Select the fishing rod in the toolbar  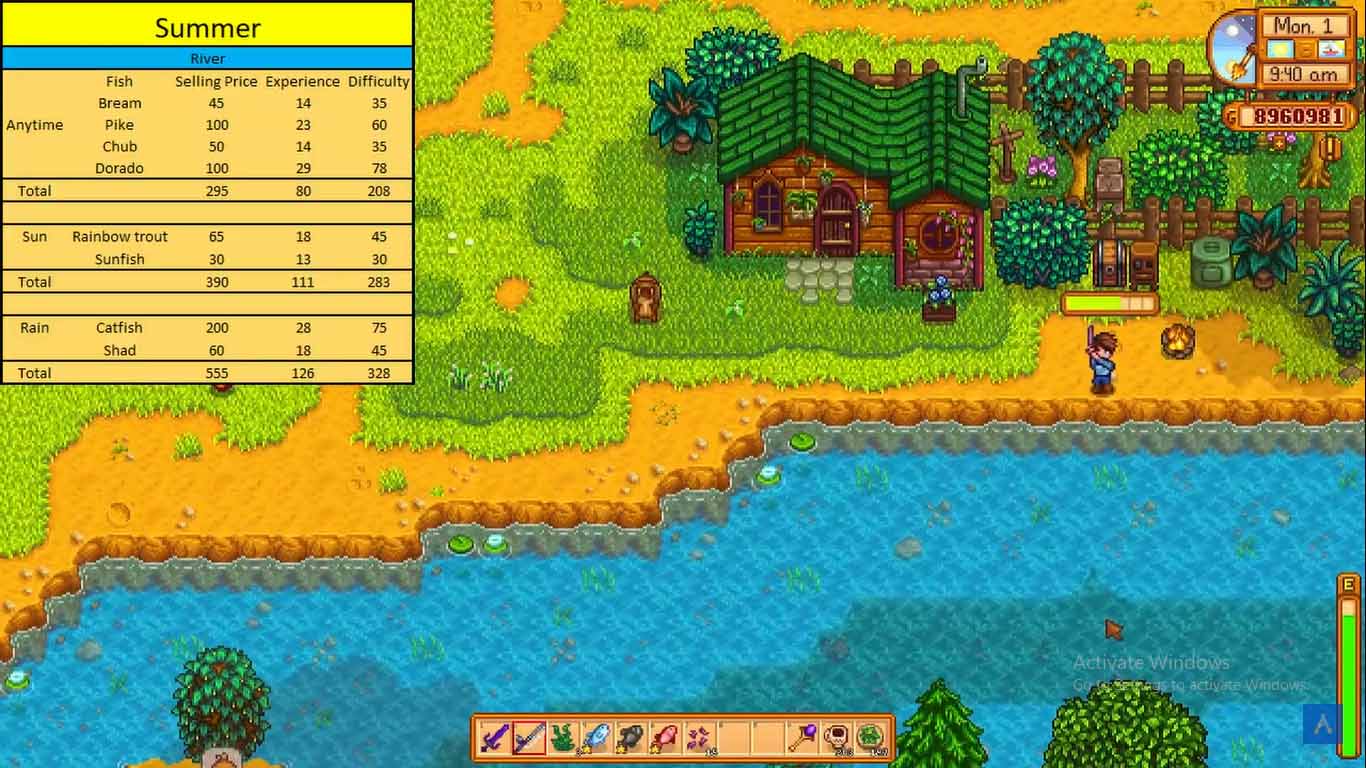coord(530,738)
